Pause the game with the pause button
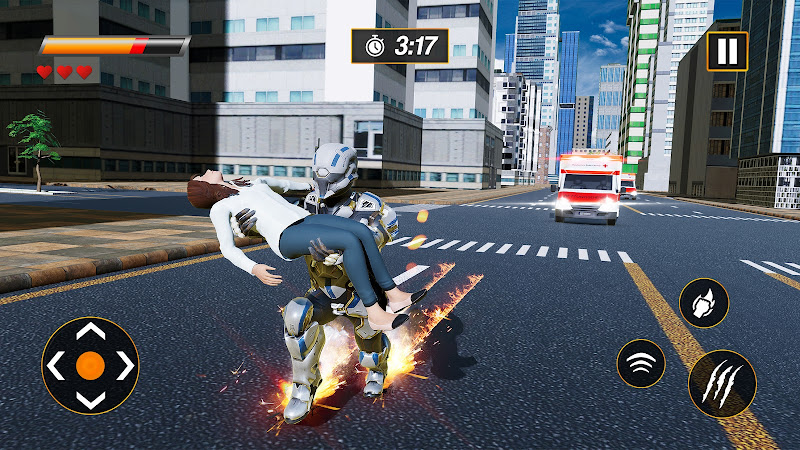 727,51
